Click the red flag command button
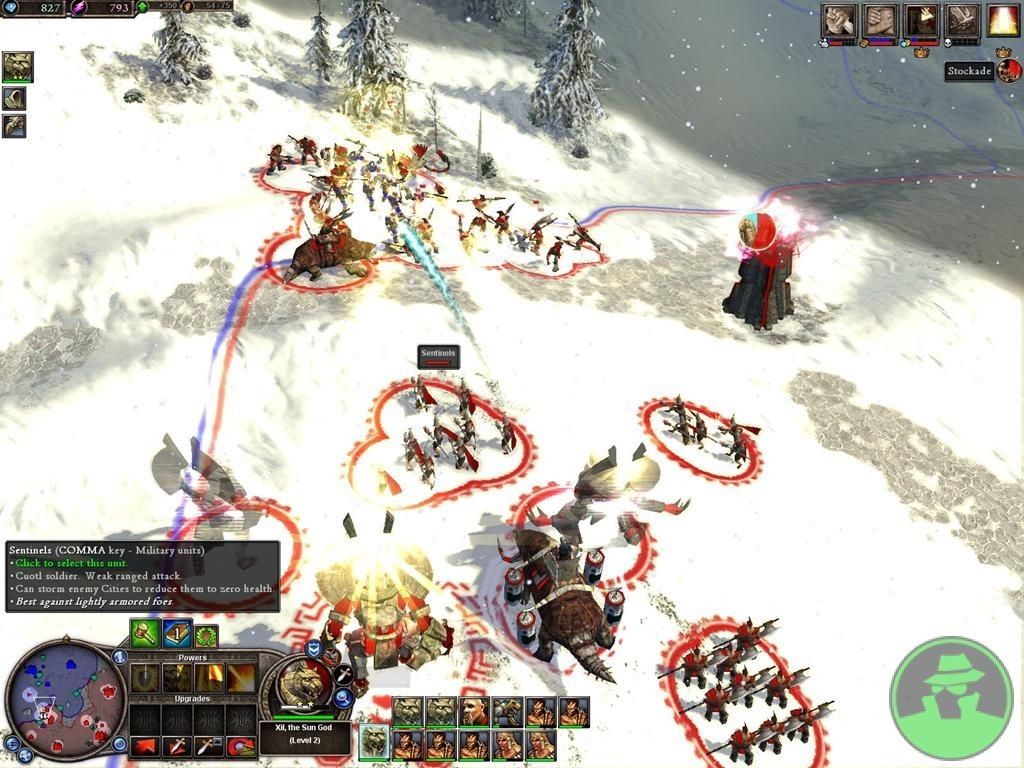This screenshot has height=768, width=1024. pyautogui.click(x=145, y=746)
